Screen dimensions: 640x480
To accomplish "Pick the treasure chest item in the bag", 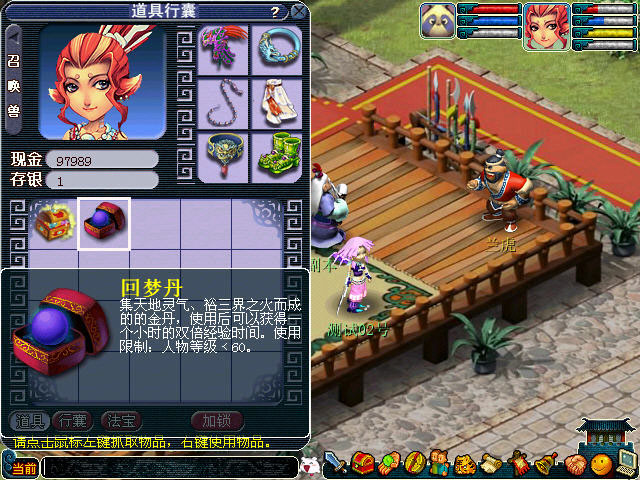I will click(x=52, y=224).
